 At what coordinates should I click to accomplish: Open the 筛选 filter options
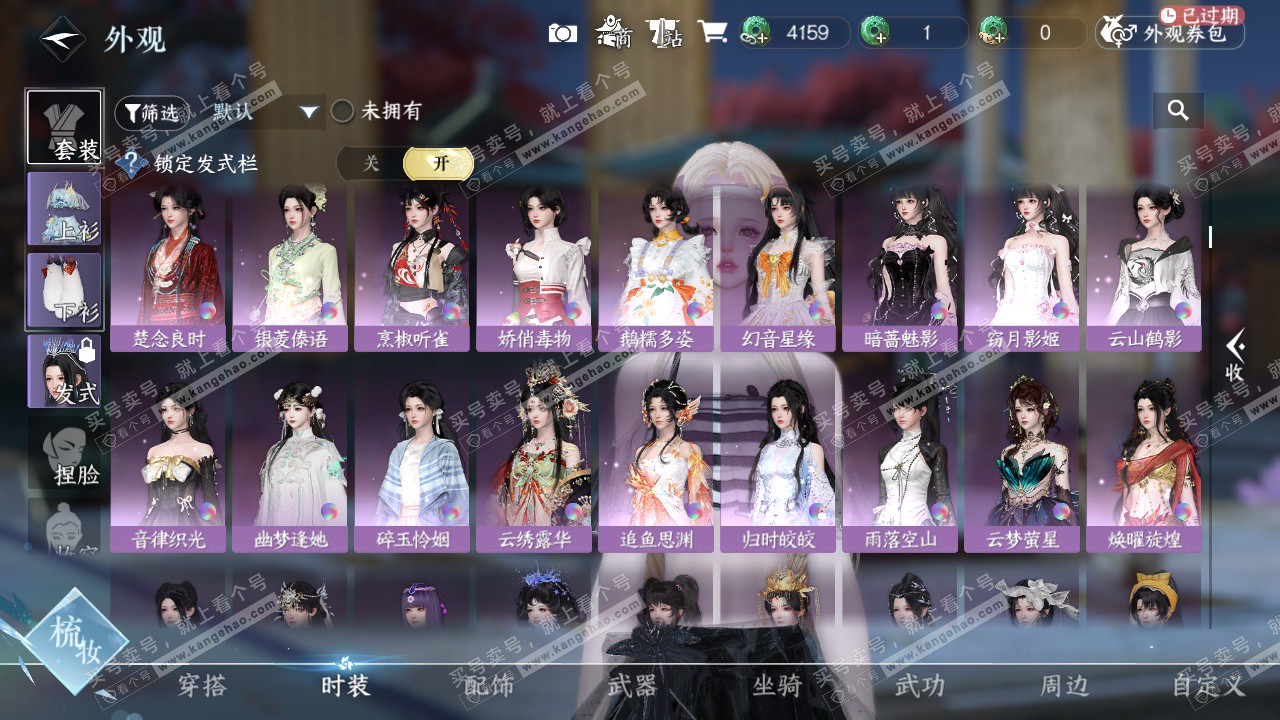click(x=151, y=113)
